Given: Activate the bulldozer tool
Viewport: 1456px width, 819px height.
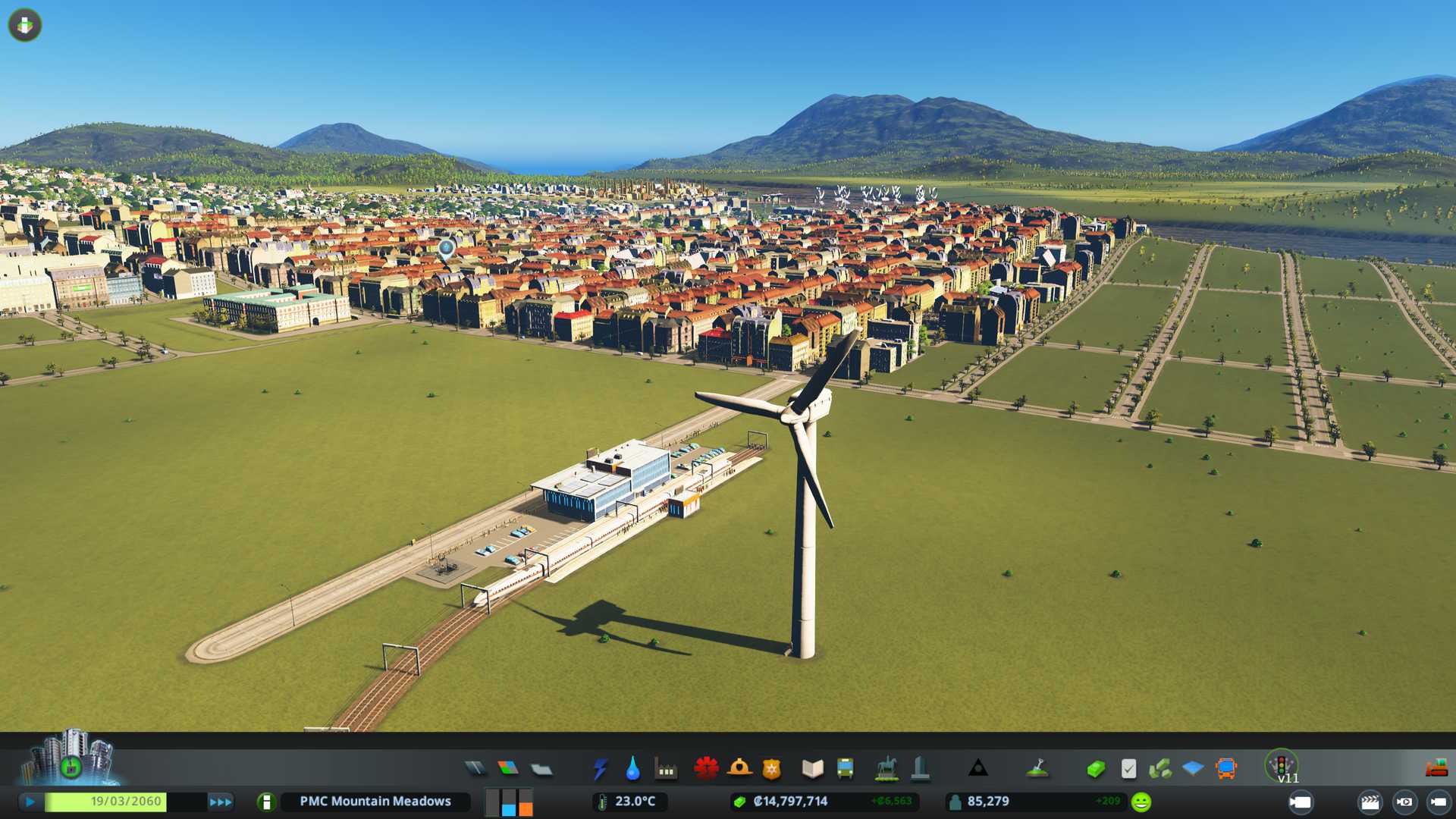Looking at the screenshot, I should click(x=1436, y=768).
